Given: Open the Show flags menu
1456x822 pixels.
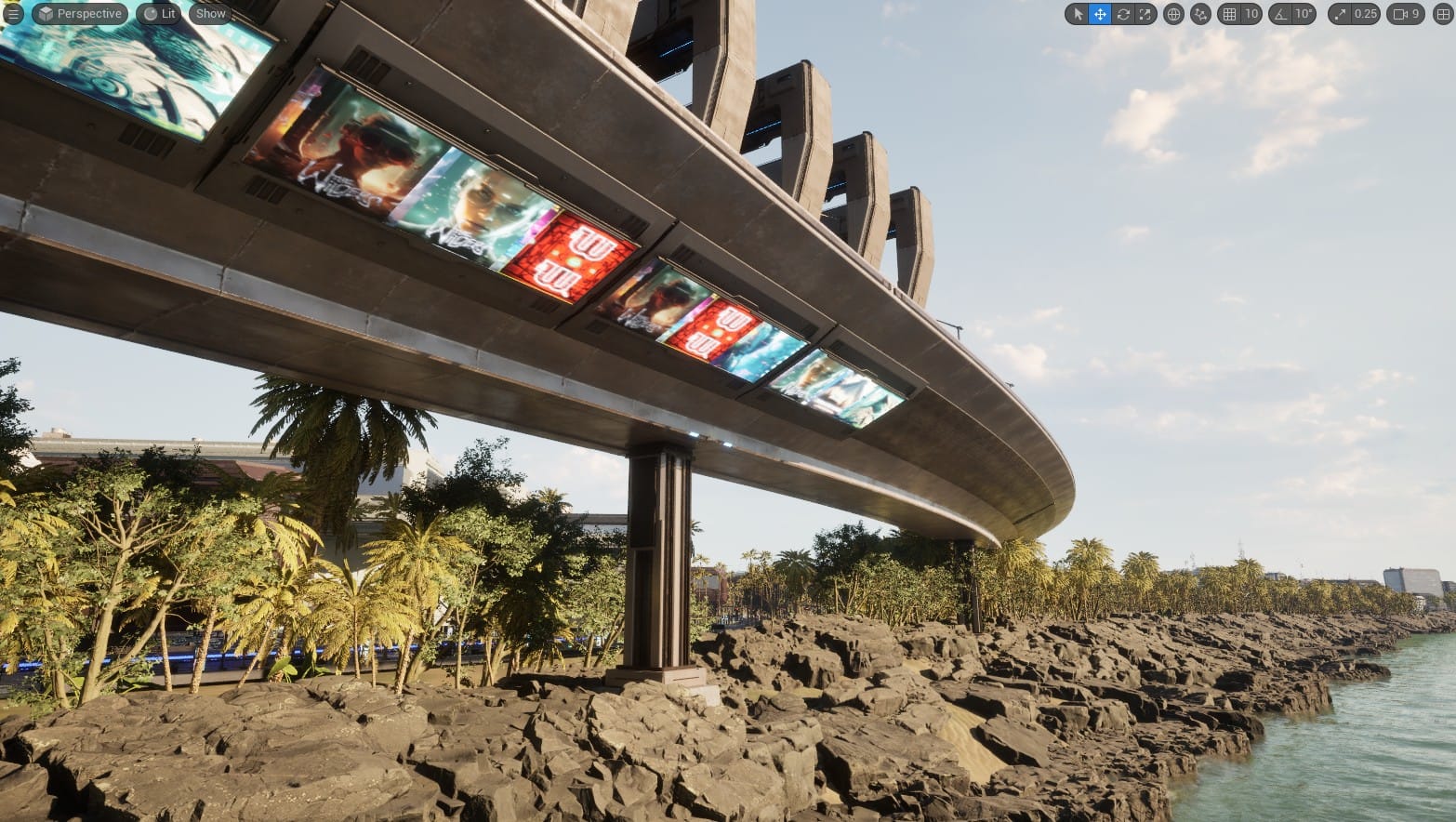Looking at the screenshot, I should point(210,14).
